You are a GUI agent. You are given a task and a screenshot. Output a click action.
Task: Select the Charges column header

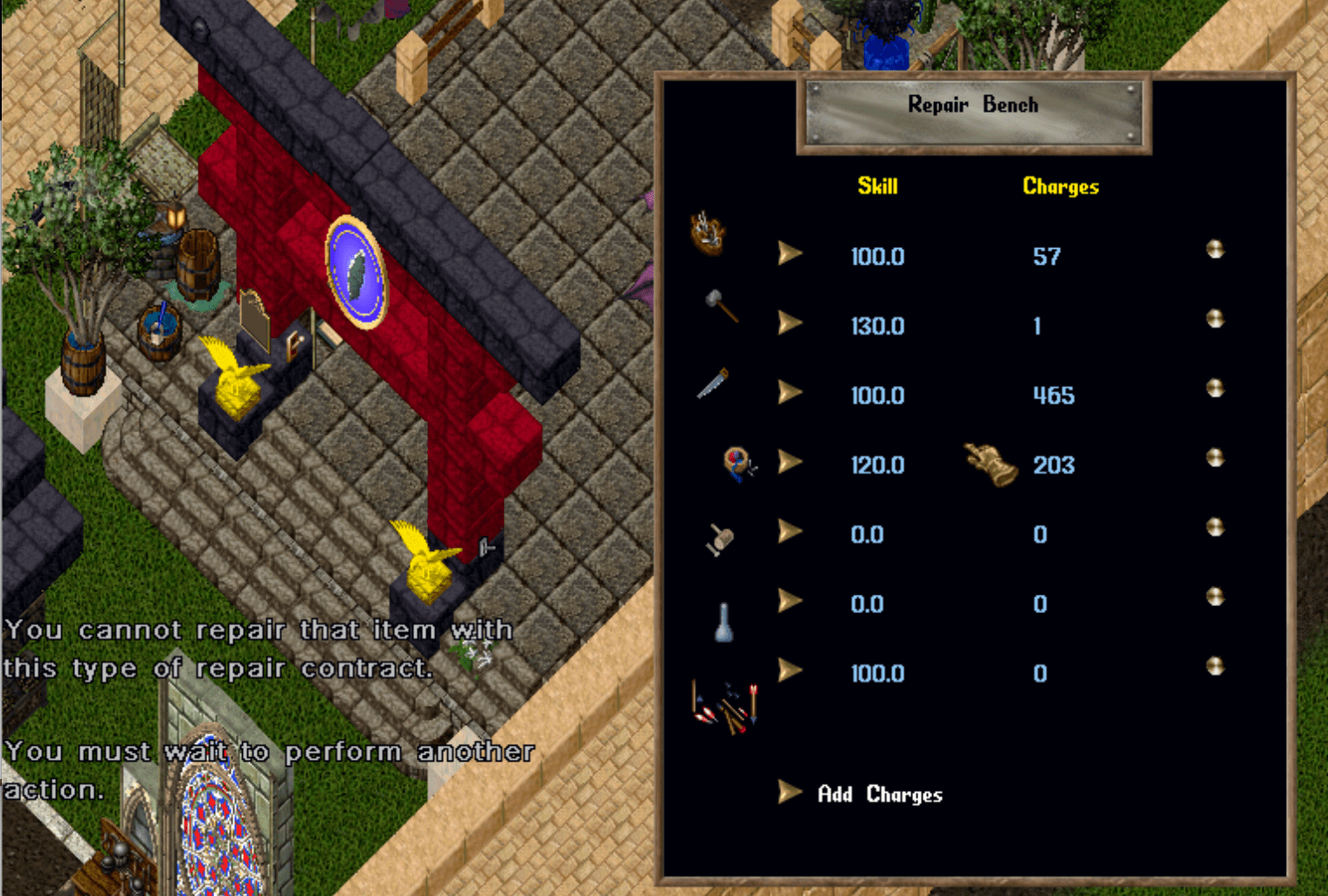tap(1061, 186)
